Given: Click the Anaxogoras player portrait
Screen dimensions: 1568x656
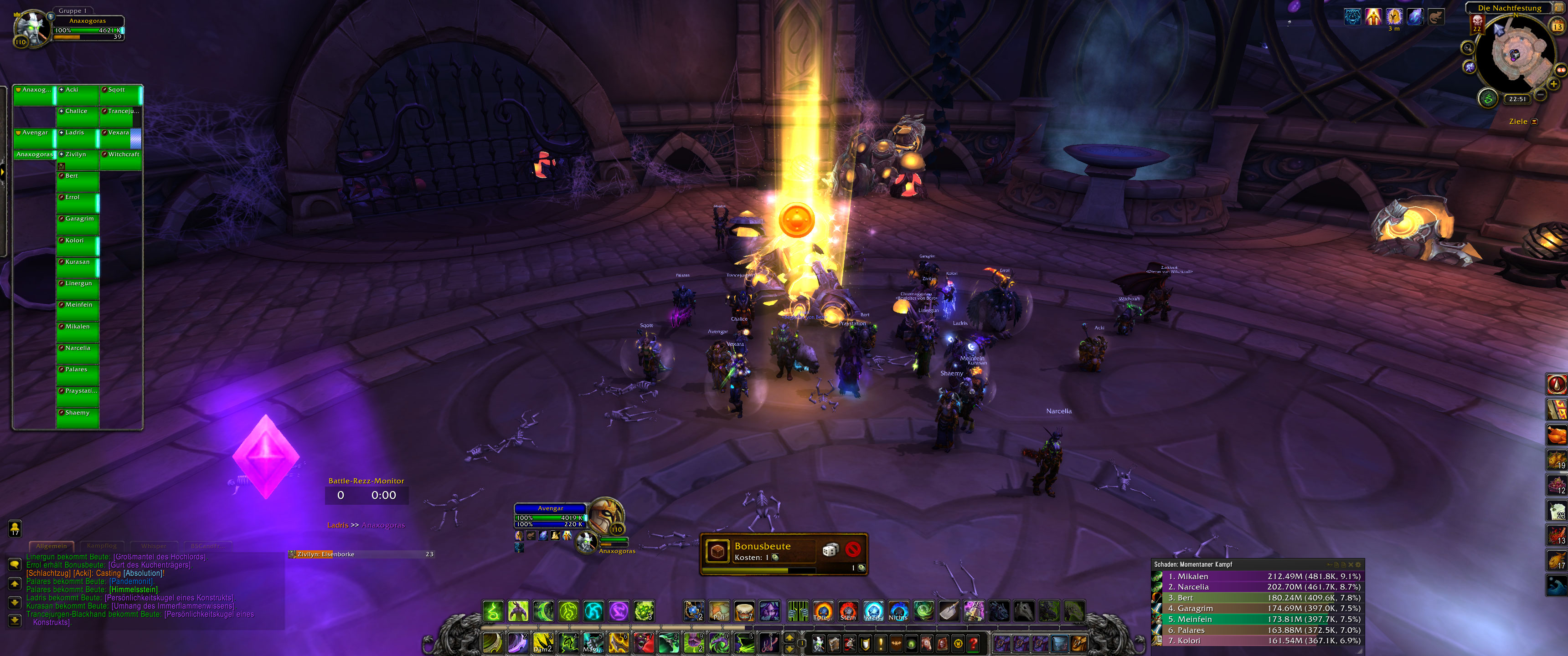Looking at the screenshot, I should [31, 28].
